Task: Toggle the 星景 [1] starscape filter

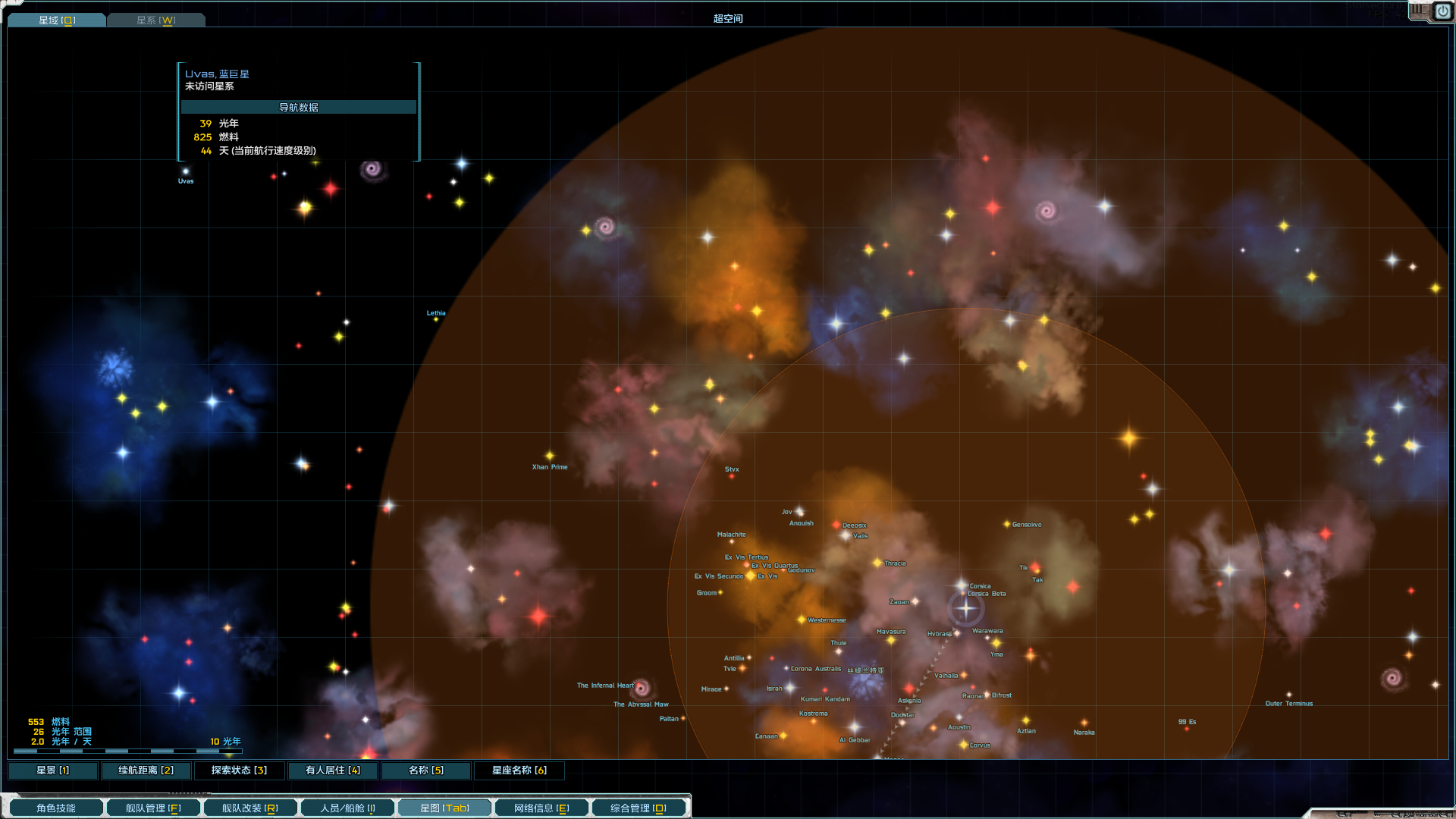Action: tap(52, 770)
